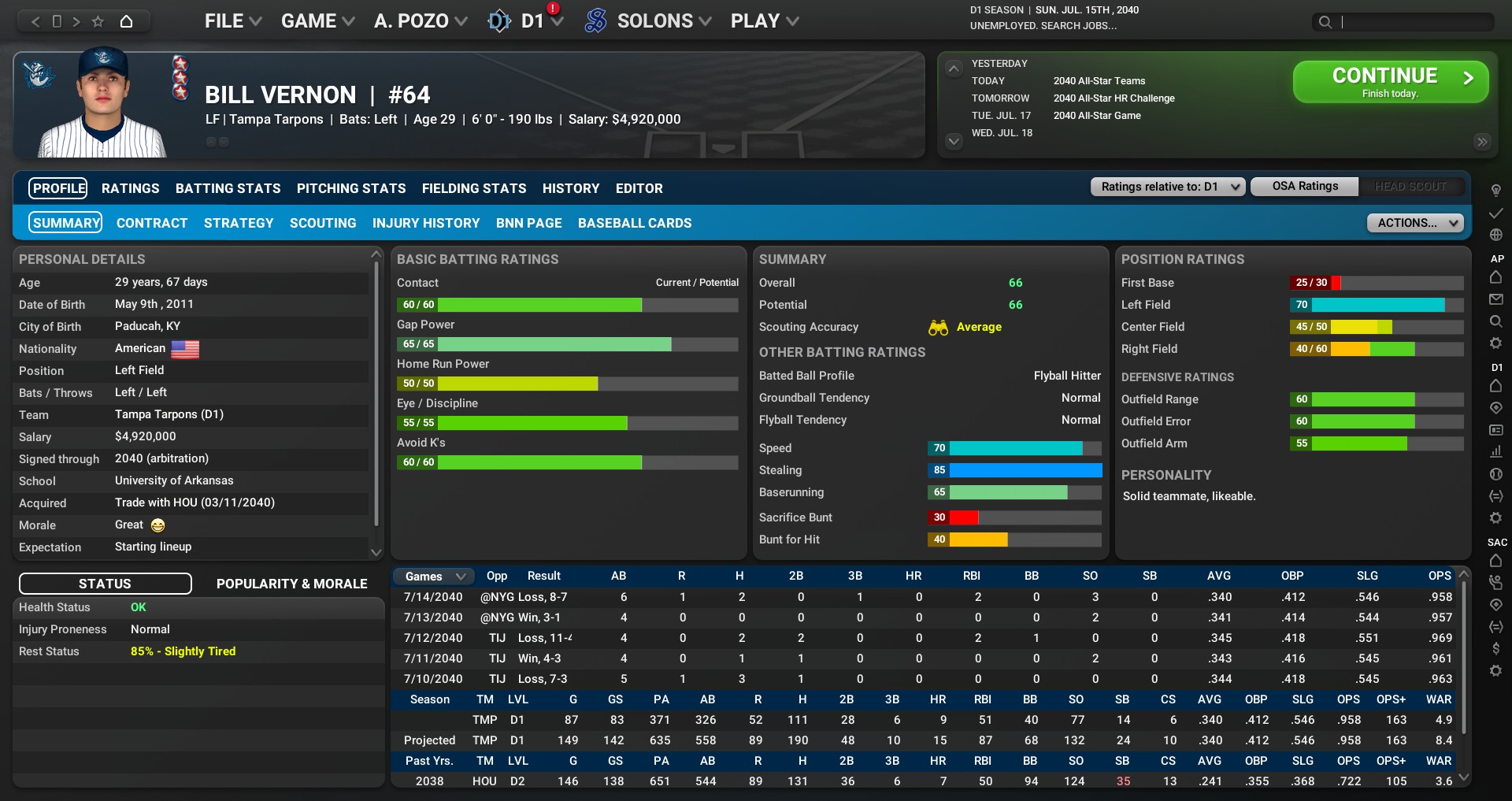Open the Contract sub-tab

[x=151, y=223]
